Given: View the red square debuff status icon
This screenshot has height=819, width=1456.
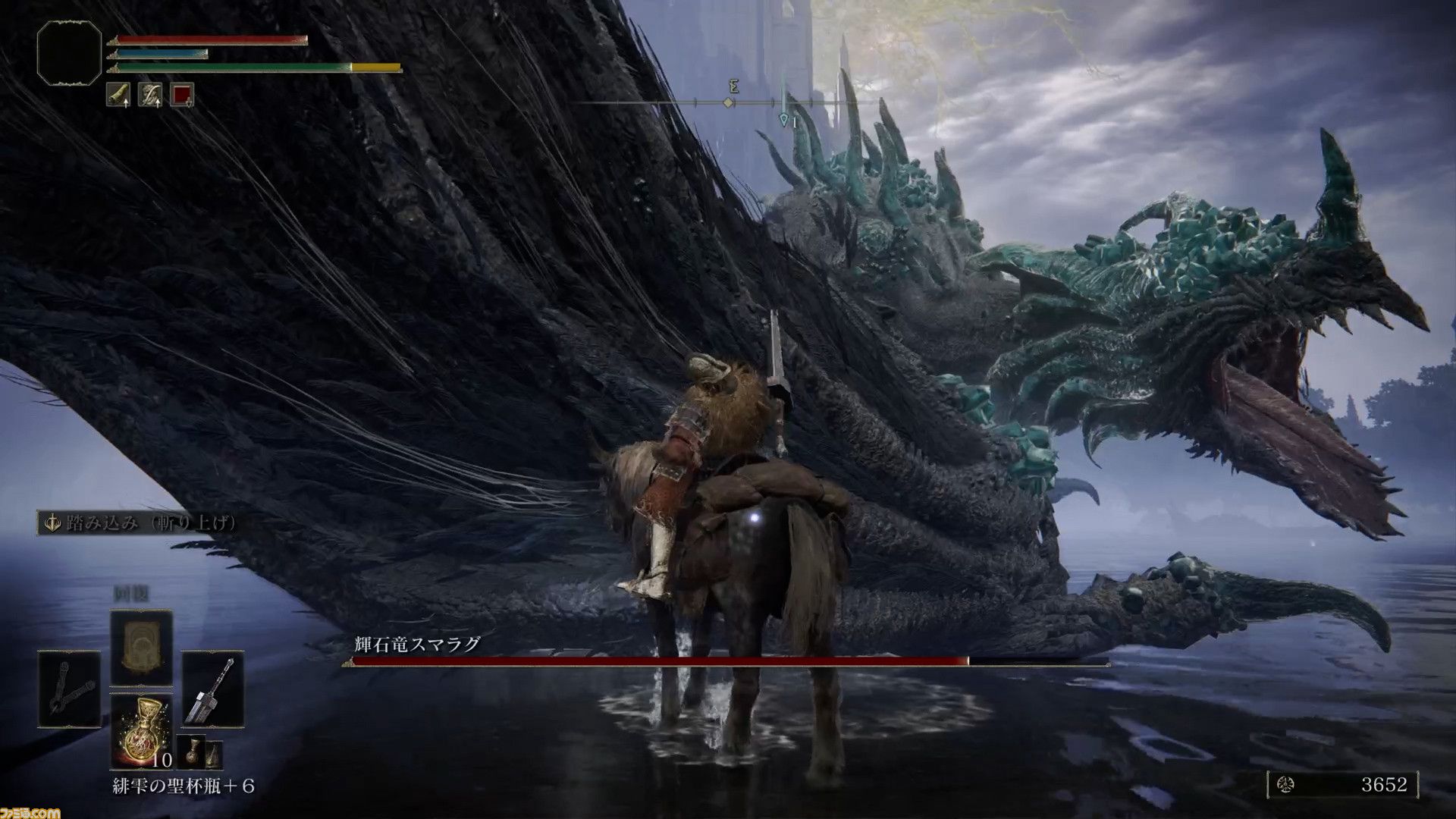Looking at the screenshot, I should [182, 95].
